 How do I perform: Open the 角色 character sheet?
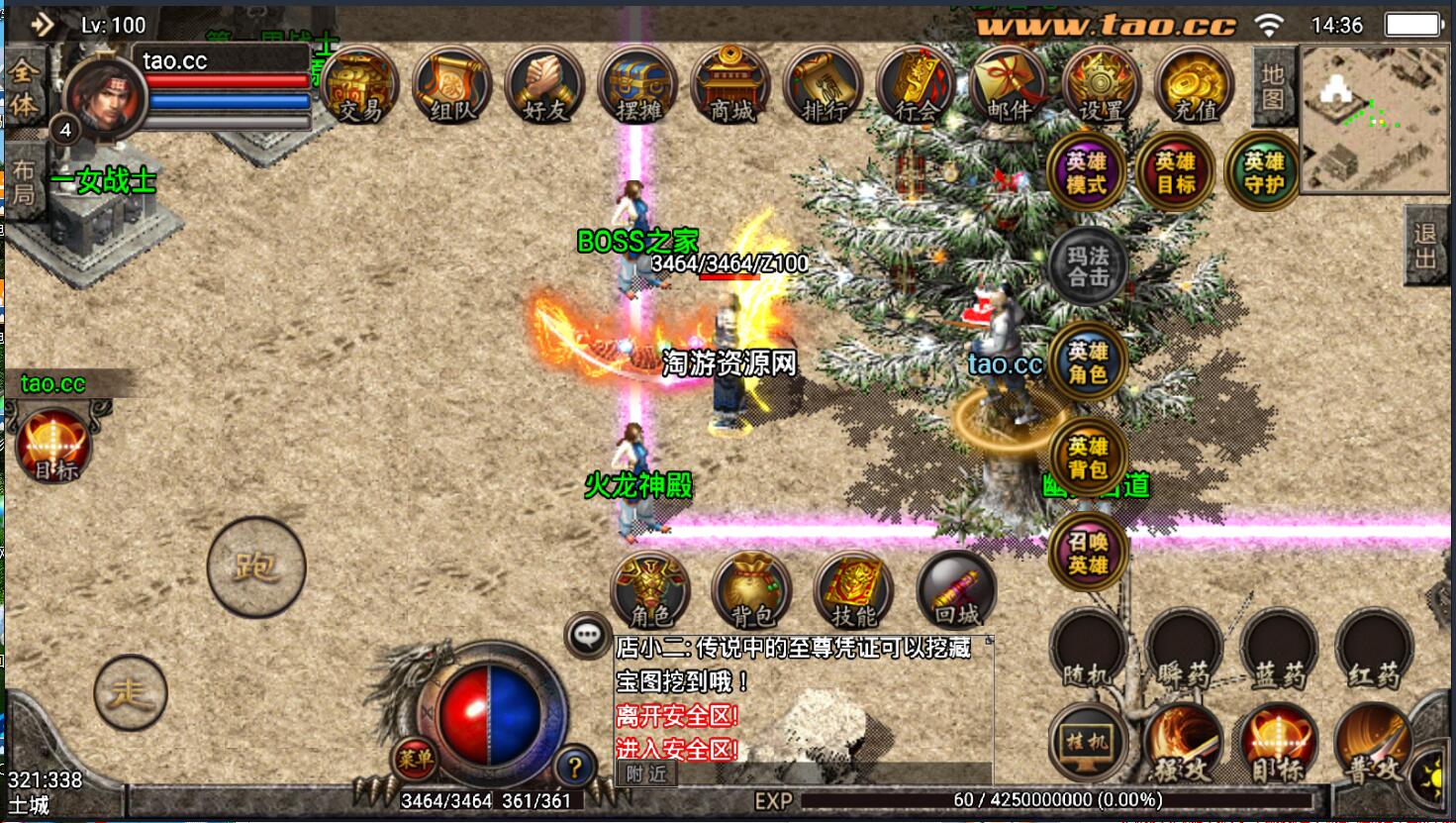(650, 591)
